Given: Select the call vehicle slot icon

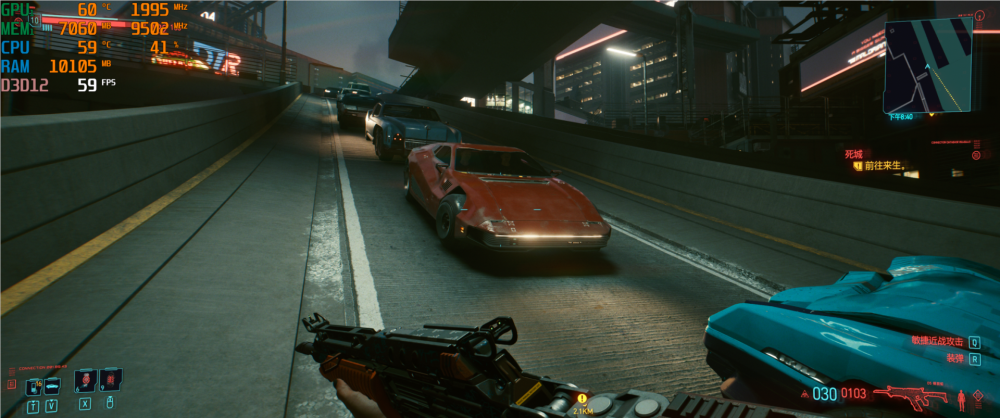Looking at the screenshot, I should 52,385.
